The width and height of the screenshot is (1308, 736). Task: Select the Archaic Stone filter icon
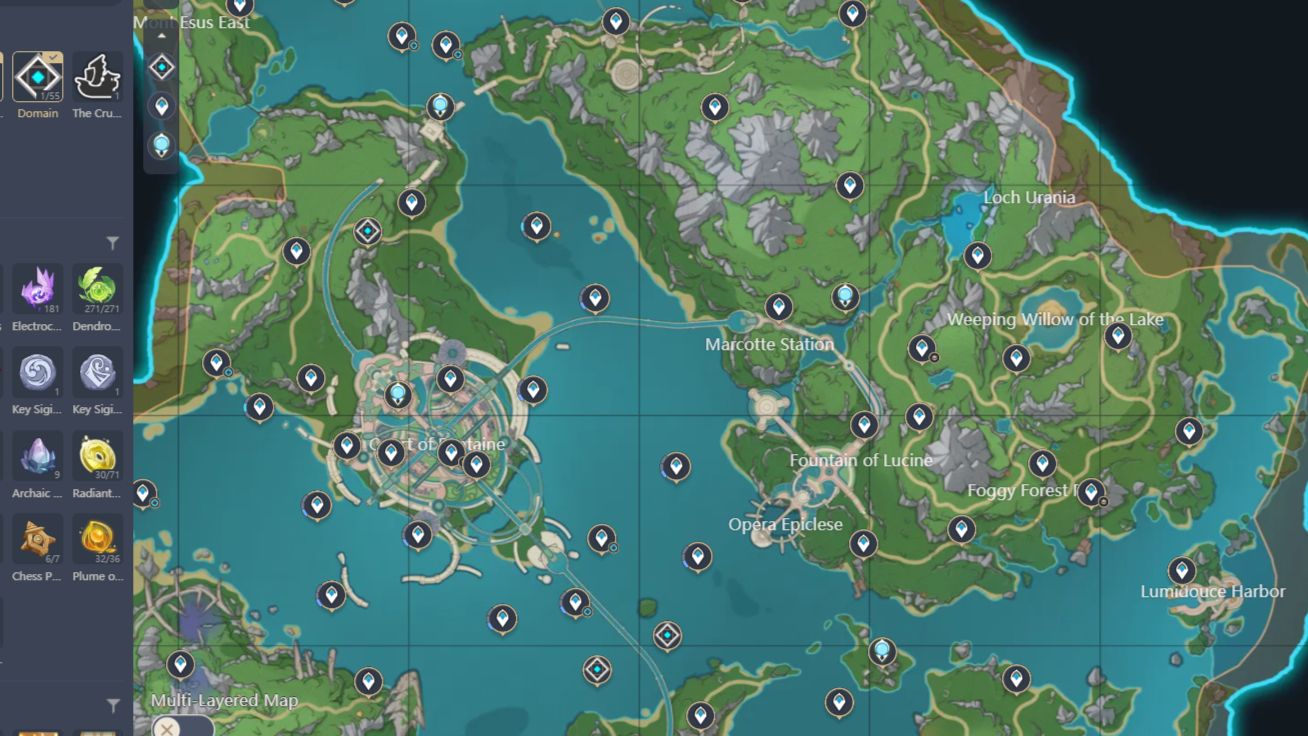(x=37, y=455)
